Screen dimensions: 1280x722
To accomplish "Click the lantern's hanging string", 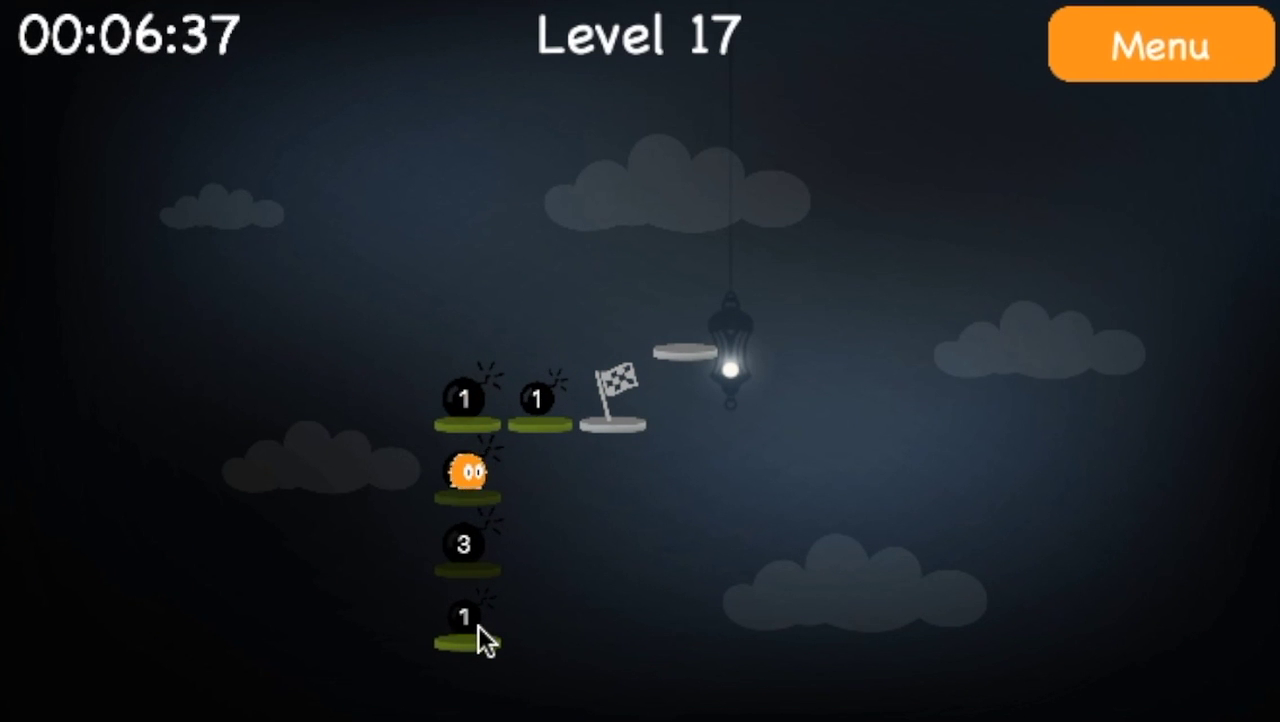I will pyautogui.click(x=734, y=180).
